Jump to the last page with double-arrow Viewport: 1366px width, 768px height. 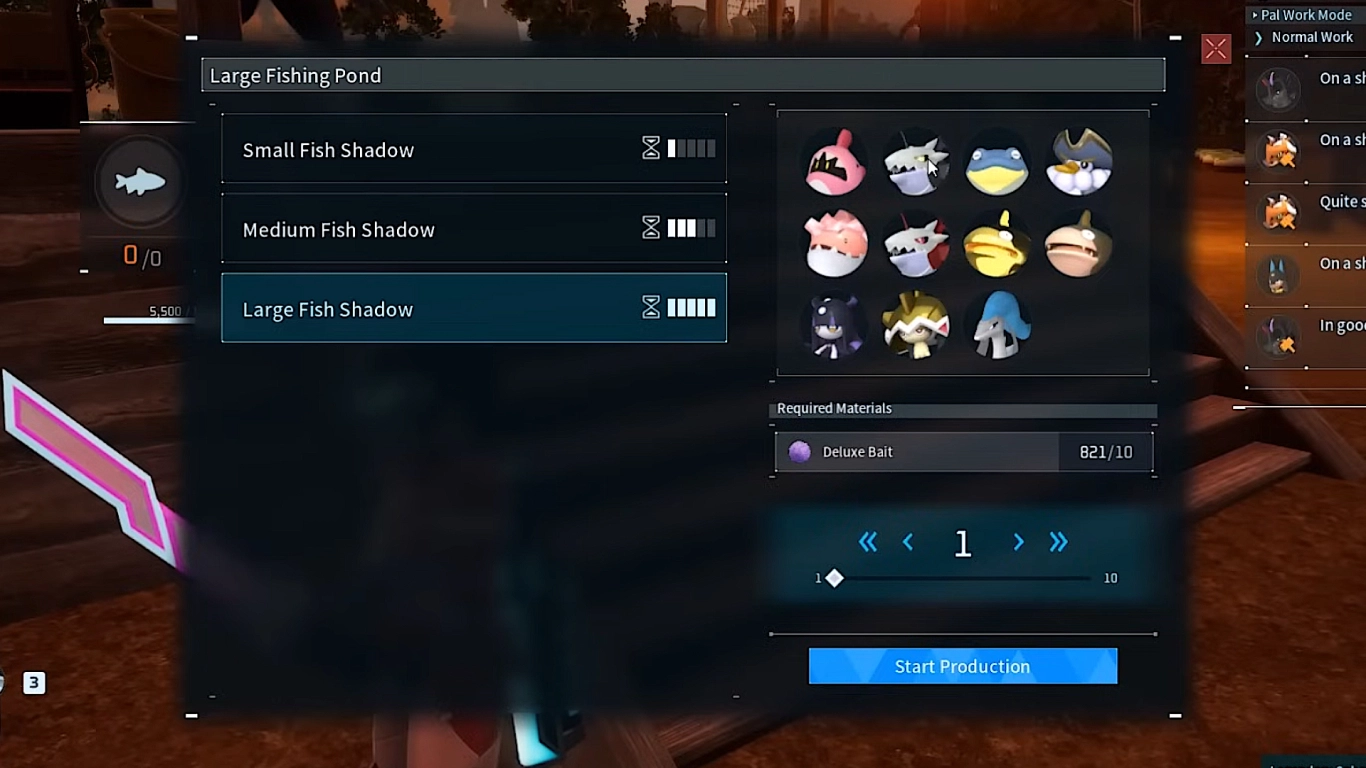click(x=1058, y=542)
